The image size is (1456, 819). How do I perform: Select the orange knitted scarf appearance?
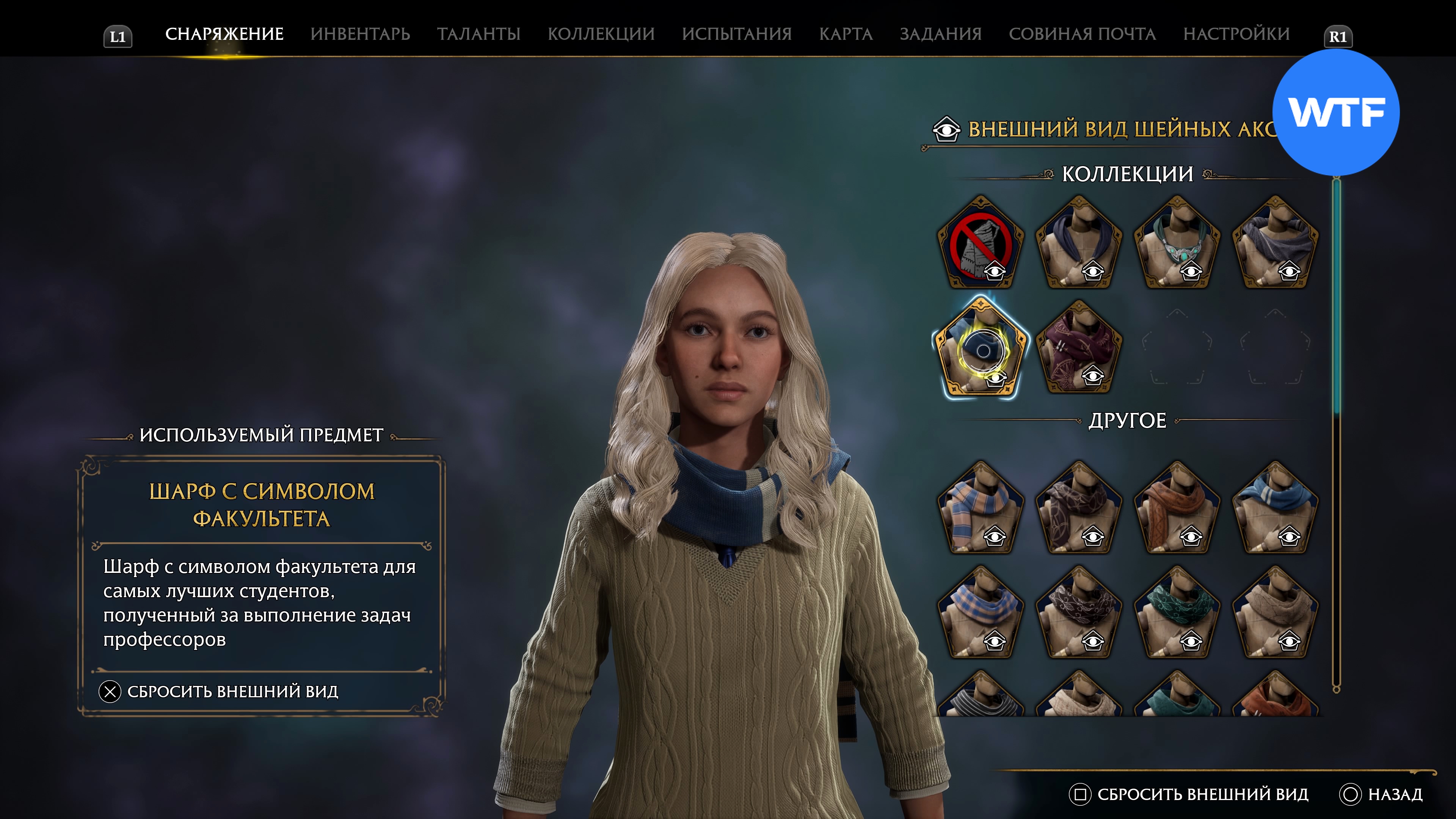pos(1177,509)
